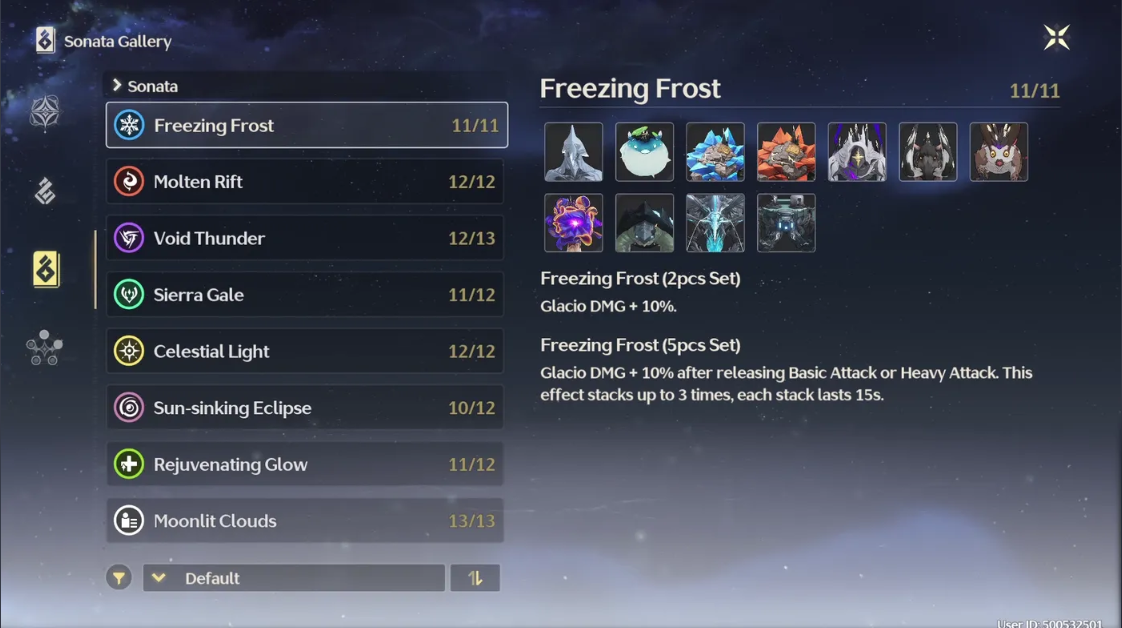The height and width of the screenshot is (628, 1122).
Task: Collapse the Sonata list header arrow
Action: (x=117, y=86)
